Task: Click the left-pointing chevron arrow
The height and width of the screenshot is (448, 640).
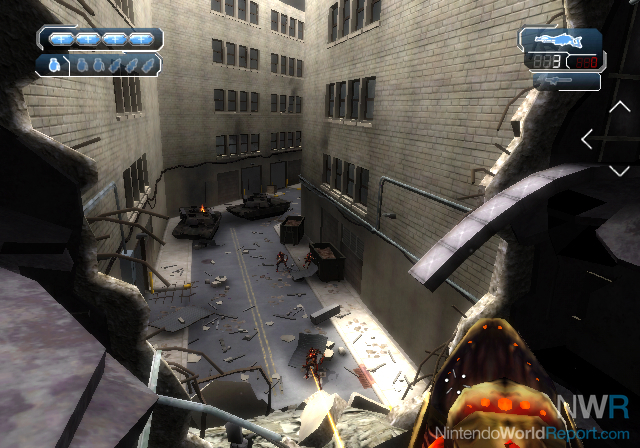Action: click(587, 140)
